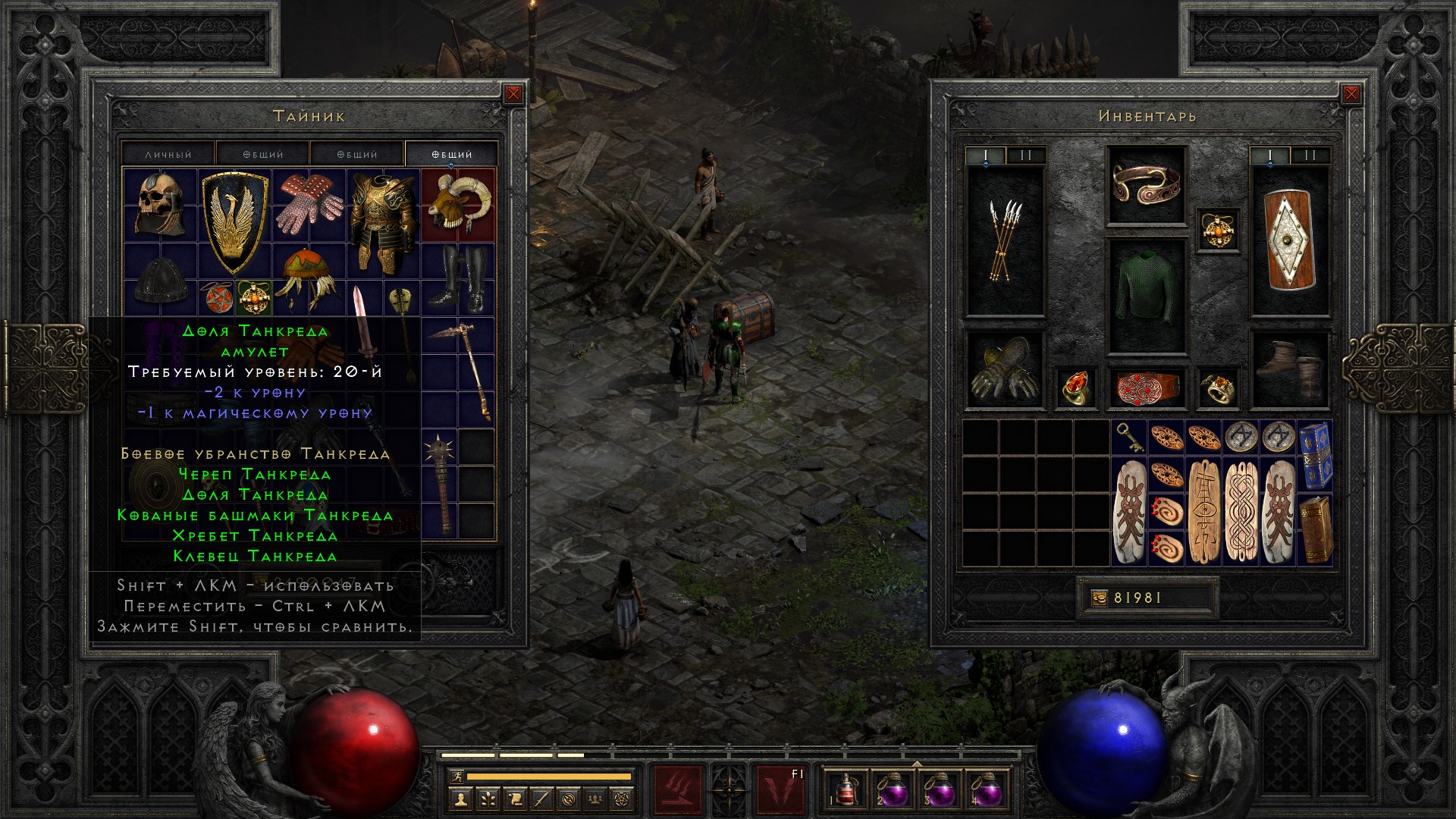Screen dimensions: 1456x819
Task: Choose the ornate gold plate armor
Action: click(x=382, y=221)
